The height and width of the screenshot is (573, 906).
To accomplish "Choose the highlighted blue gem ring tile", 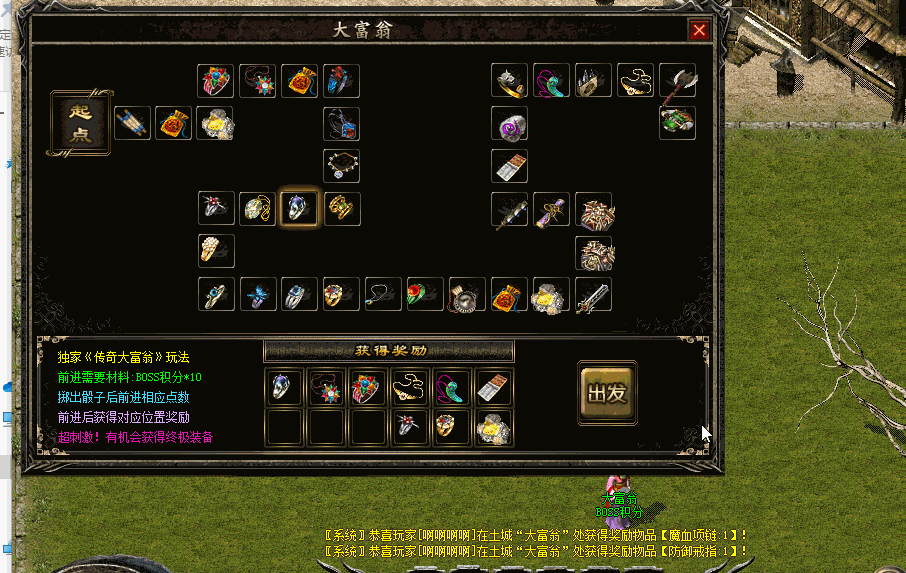I will tap(299, 208).
